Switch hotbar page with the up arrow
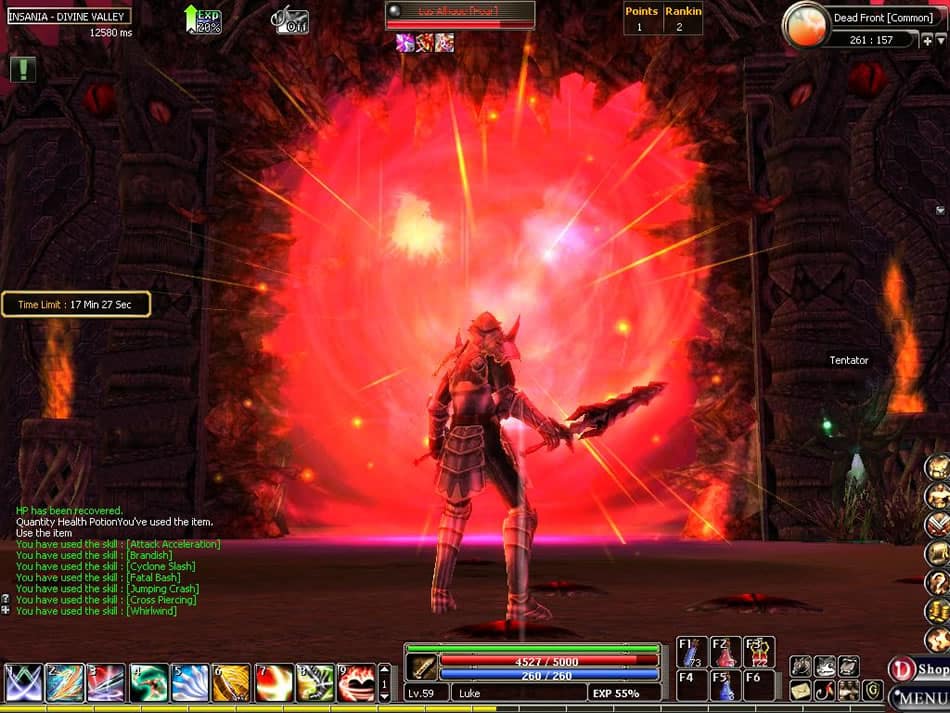The height and width of the screenshot is (713, 950). pos(384,669)
